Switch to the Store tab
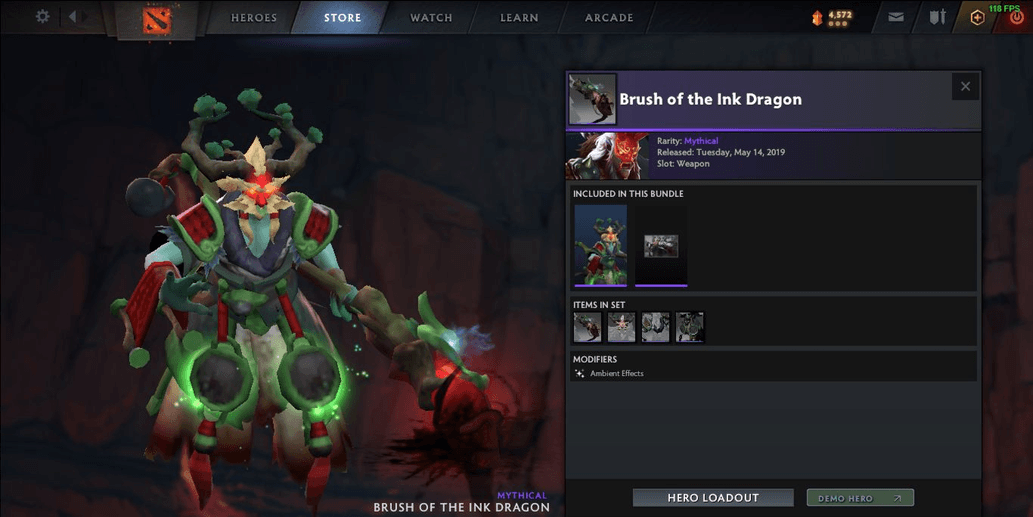The width and height of the screenshot is (1033, 517). [342, 18]
